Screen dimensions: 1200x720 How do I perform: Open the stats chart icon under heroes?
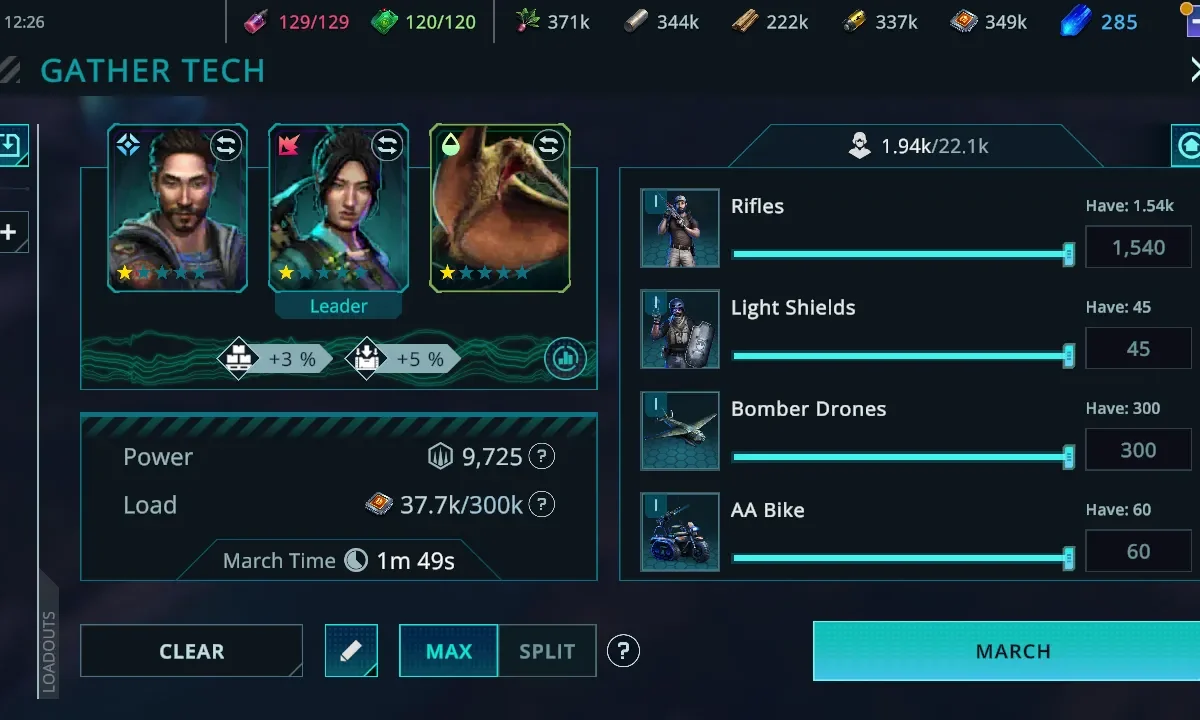coord(565,358)
